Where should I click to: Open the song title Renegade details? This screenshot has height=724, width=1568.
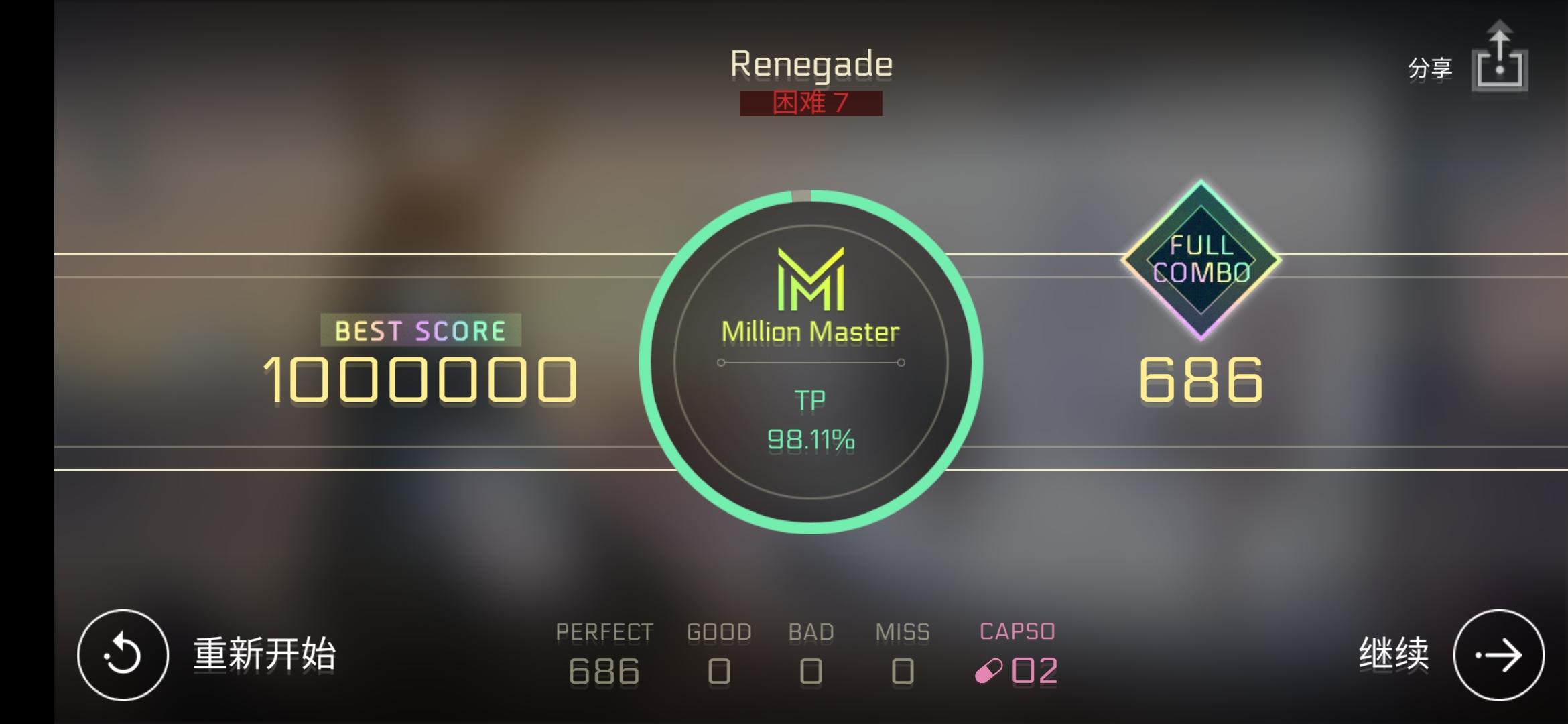[x=811, y=62]
